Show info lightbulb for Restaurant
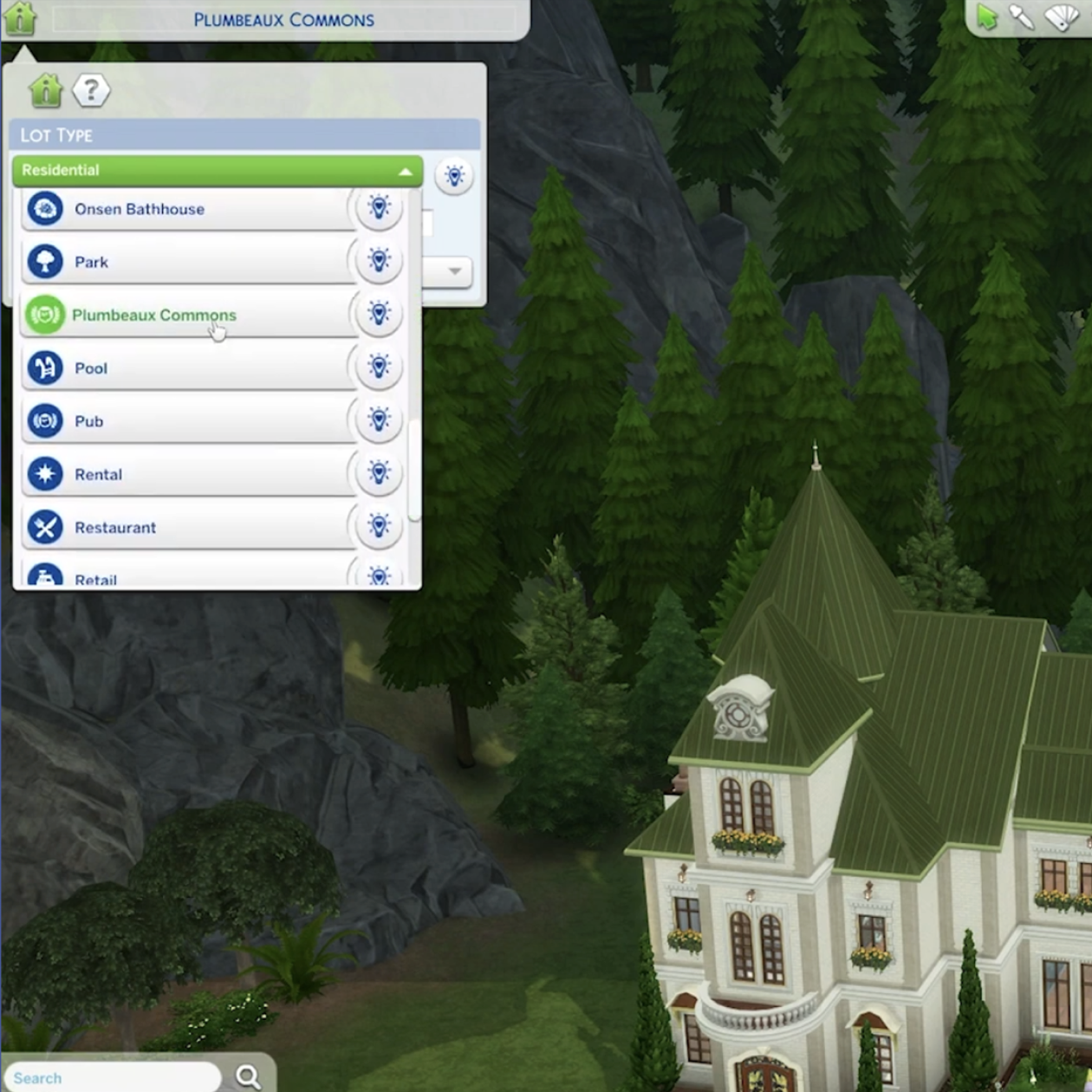 (379, 525)
